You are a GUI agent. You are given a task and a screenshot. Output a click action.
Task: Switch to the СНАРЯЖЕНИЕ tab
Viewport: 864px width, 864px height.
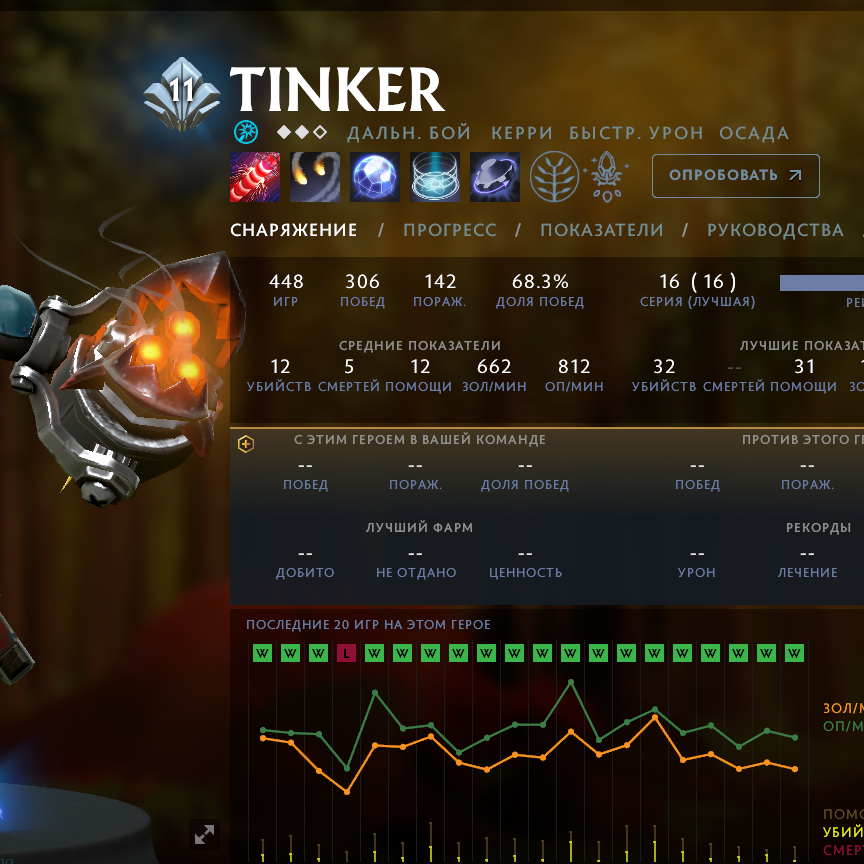pyautogui.click(x=293, y=230)
